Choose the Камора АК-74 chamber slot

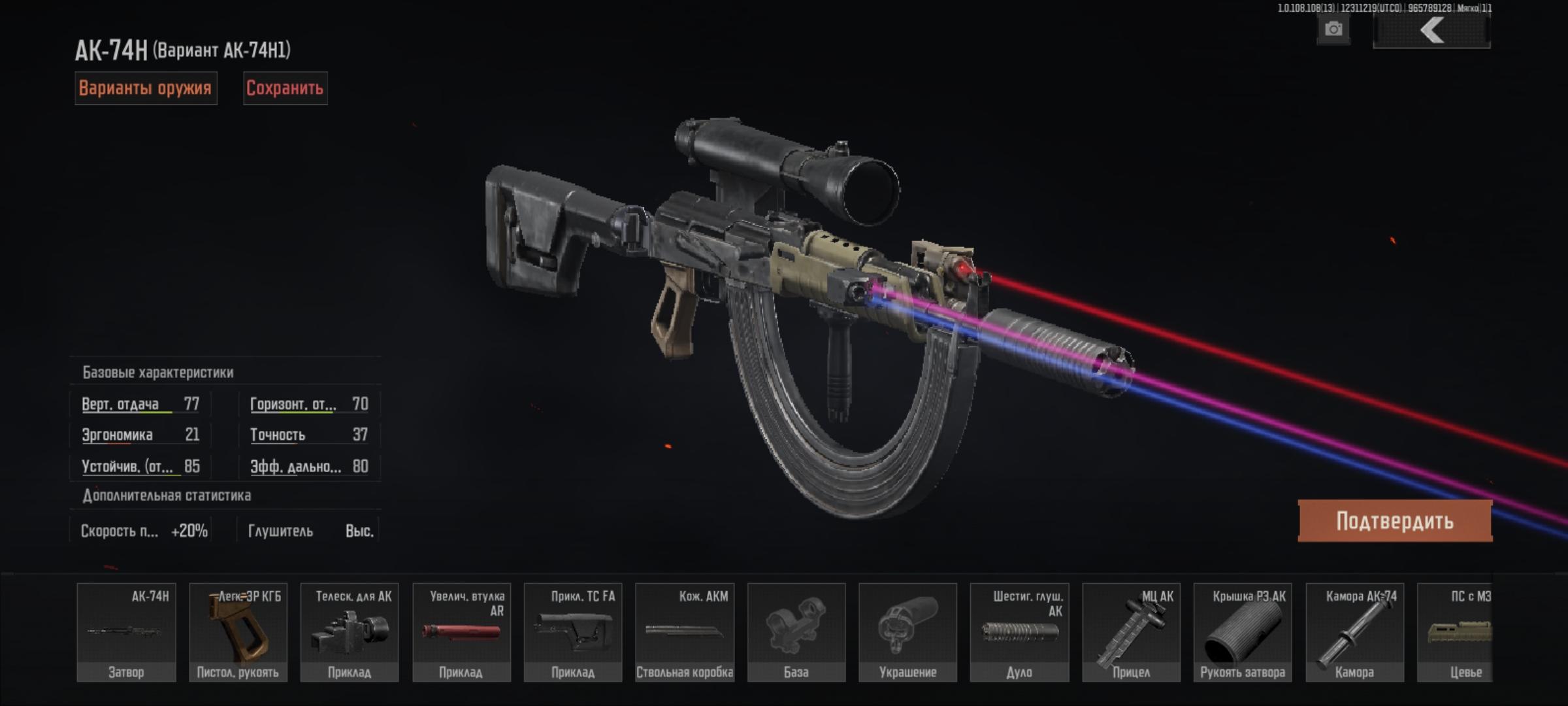(1354, 632)
